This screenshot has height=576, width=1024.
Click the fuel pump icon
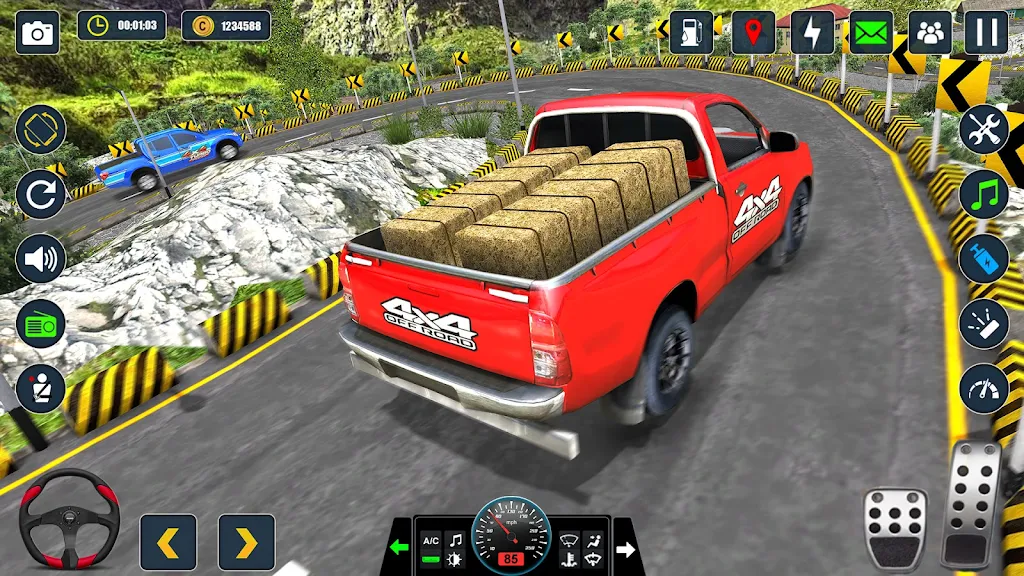(691, 33)
